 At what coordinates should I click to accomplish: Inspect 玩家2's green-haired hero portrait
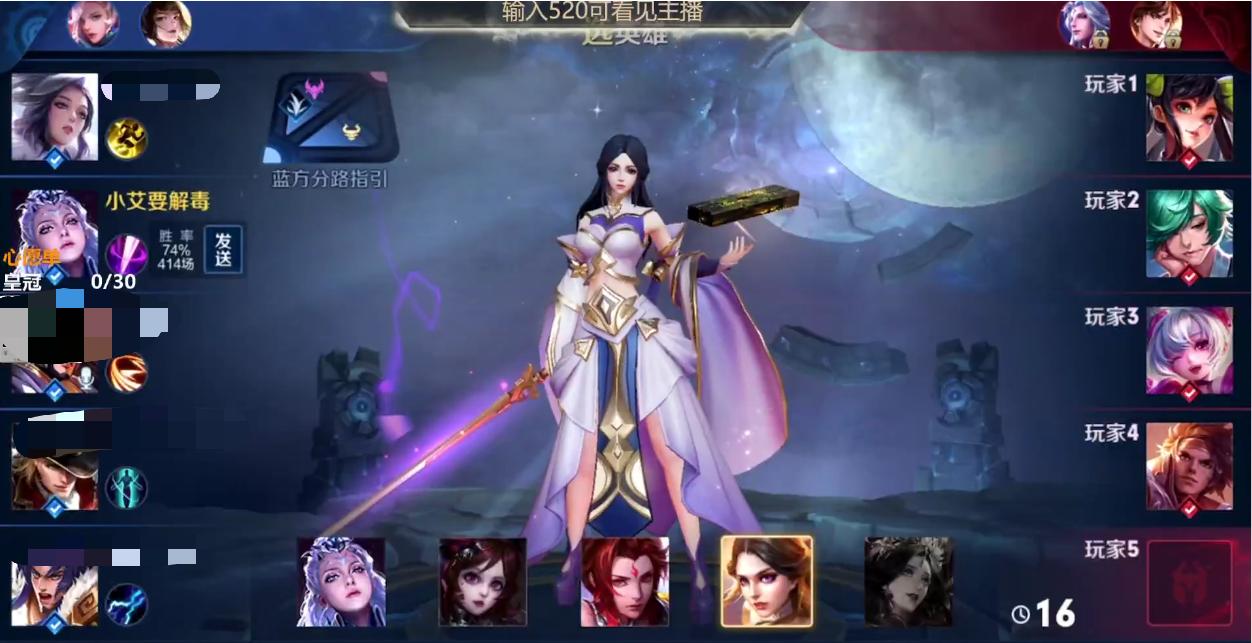point(1189,234)
